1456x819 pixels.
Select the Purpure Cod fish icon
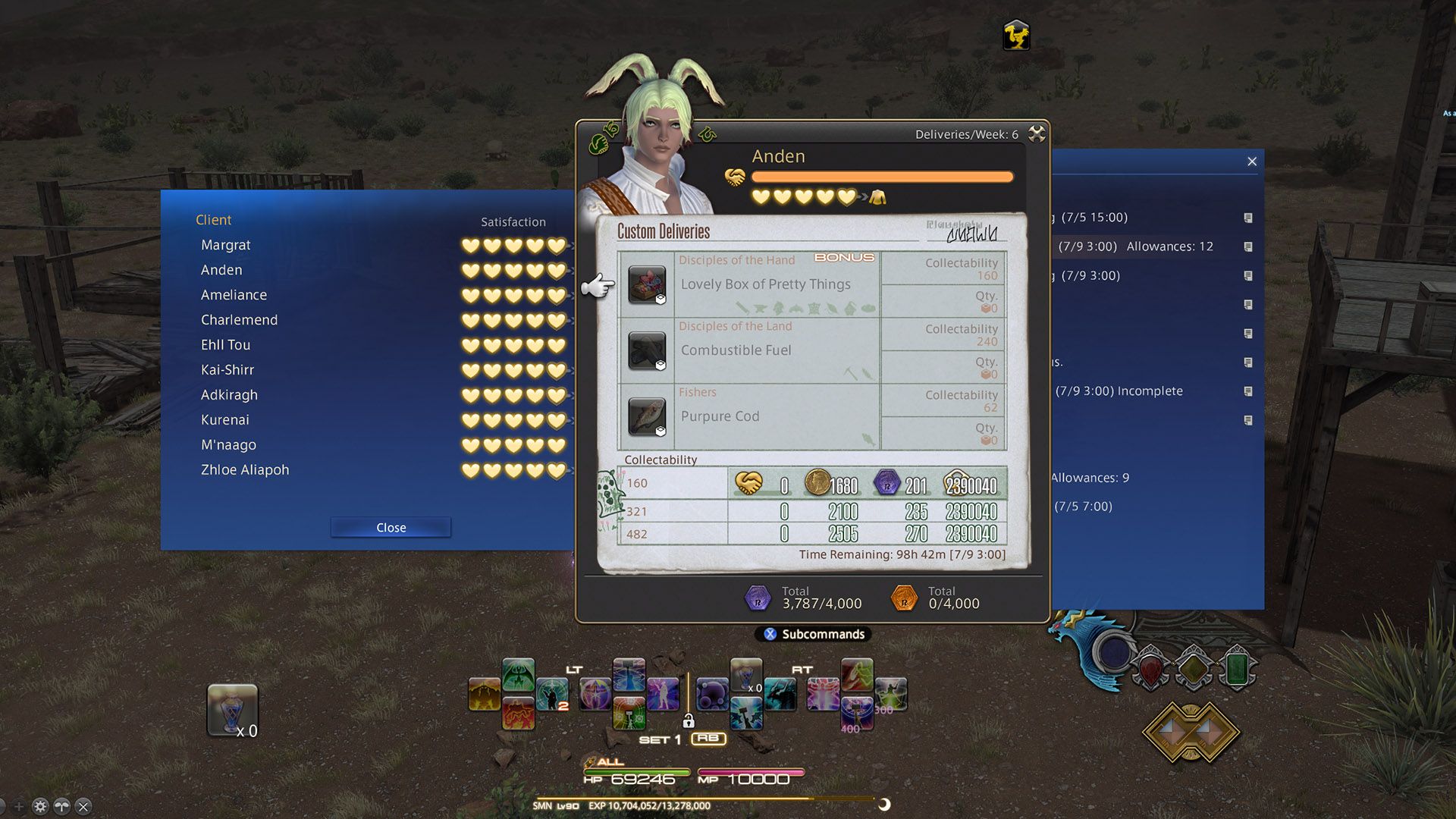point(645,418)
